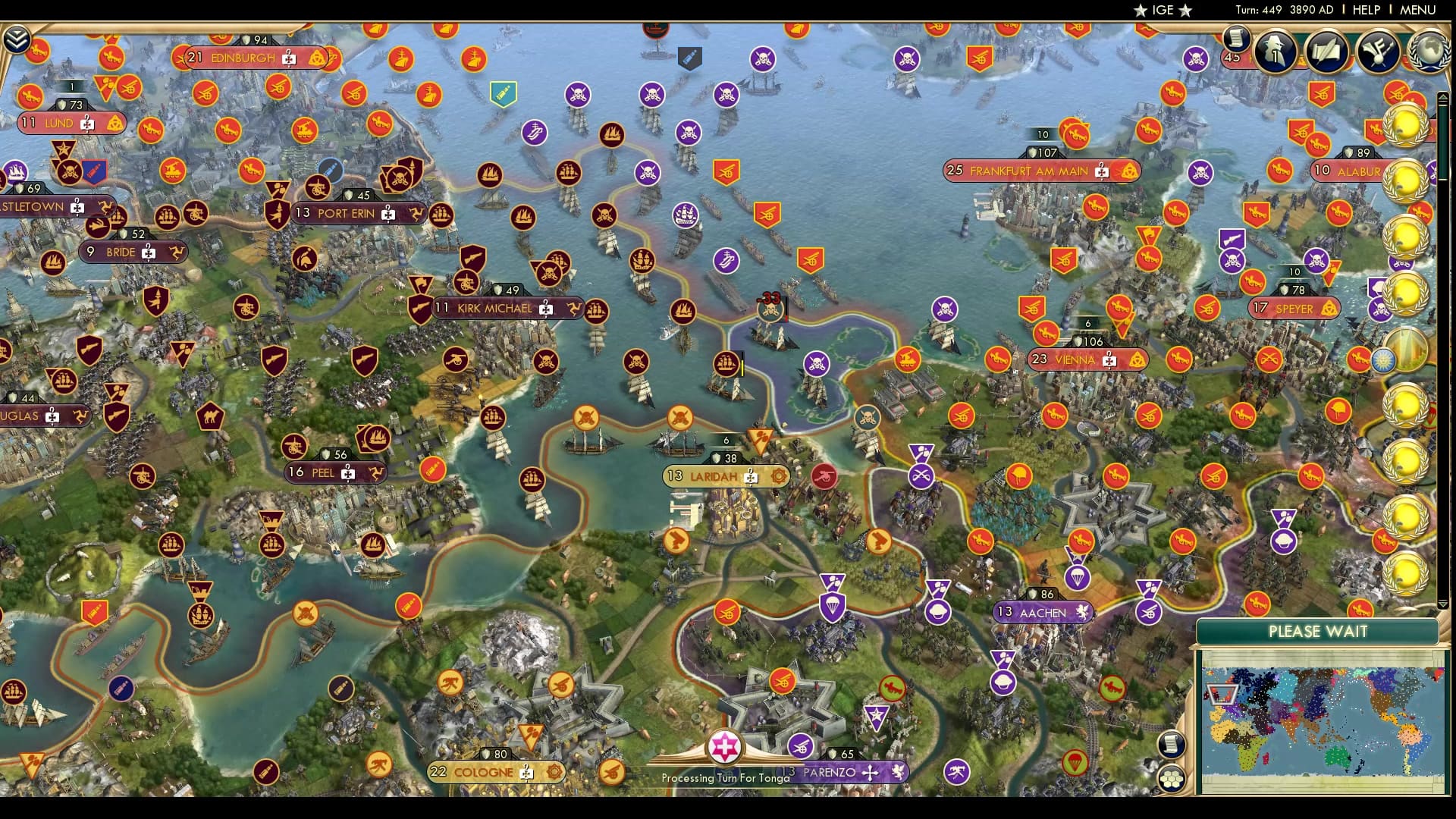Open the MENU item in the top bar
Viewport: 1456px width, 819px height.
1417,10
